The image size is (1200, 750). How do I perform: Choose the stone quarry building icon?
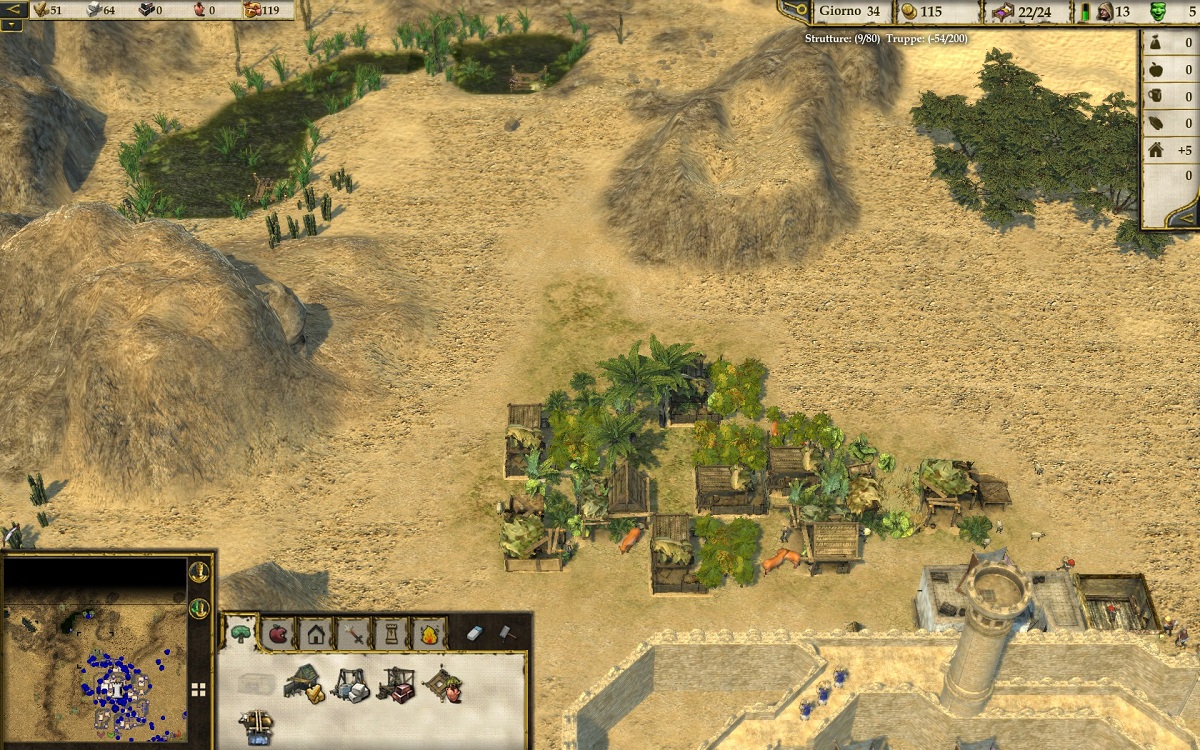350,684
